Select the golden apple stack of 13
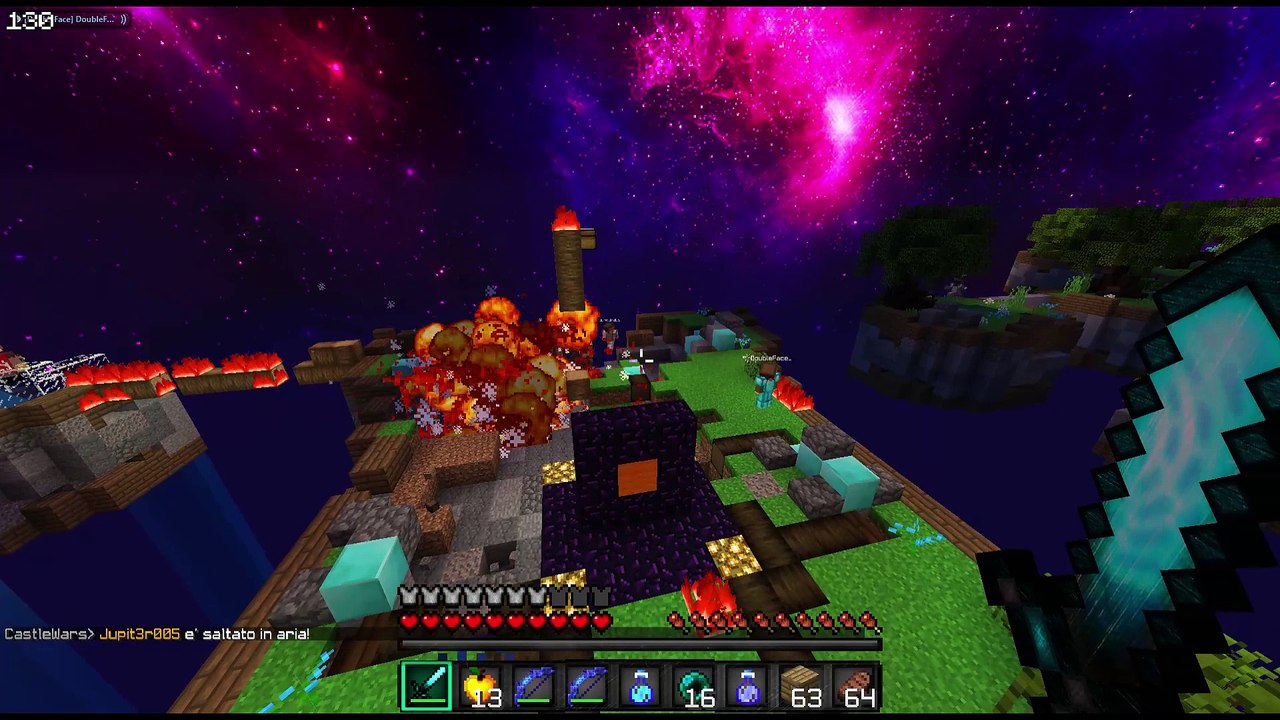 (481, 687)
